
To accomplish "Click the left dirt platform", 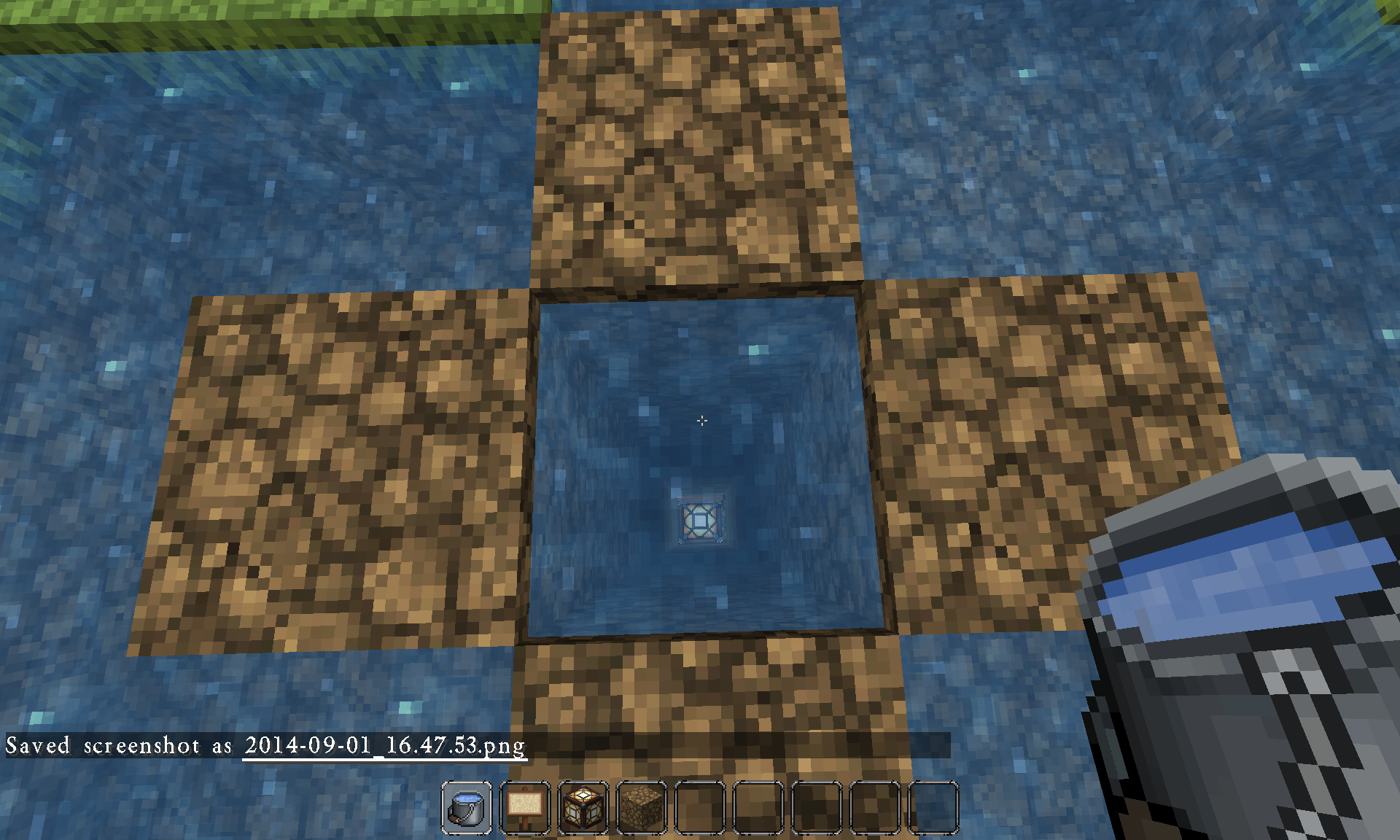I will pos(335,467).
